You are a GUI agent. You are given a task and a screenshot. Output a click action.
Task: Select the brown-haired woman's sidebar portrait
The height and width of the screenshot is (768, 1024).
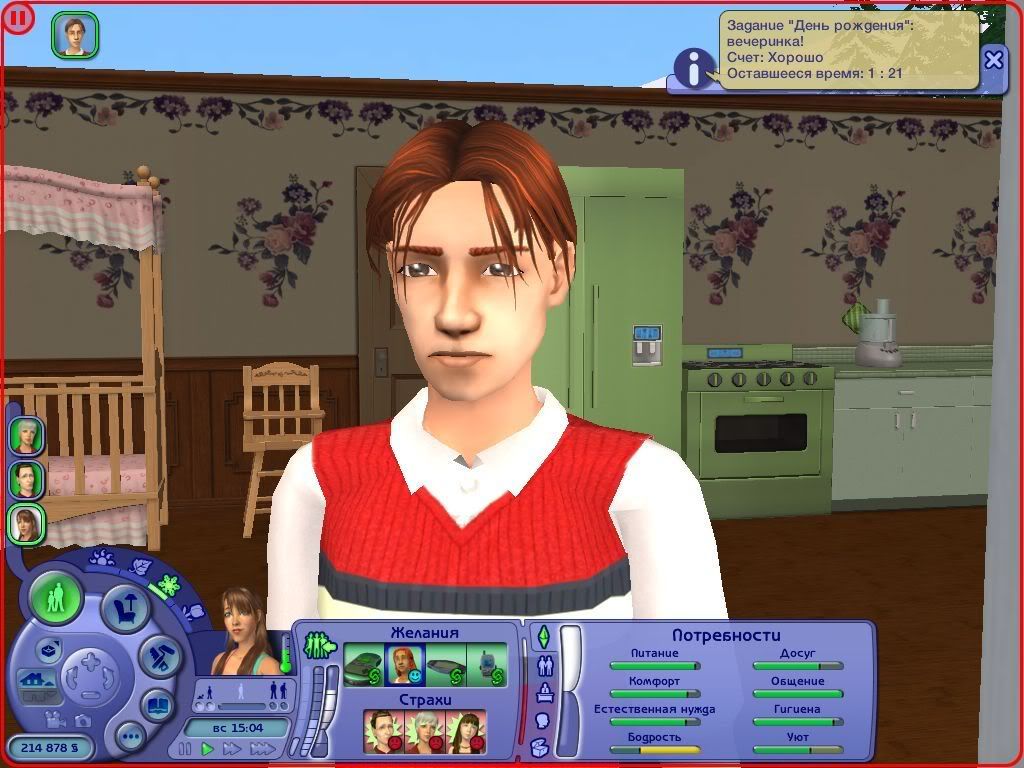pyautogui.click(x=26, y=523)
